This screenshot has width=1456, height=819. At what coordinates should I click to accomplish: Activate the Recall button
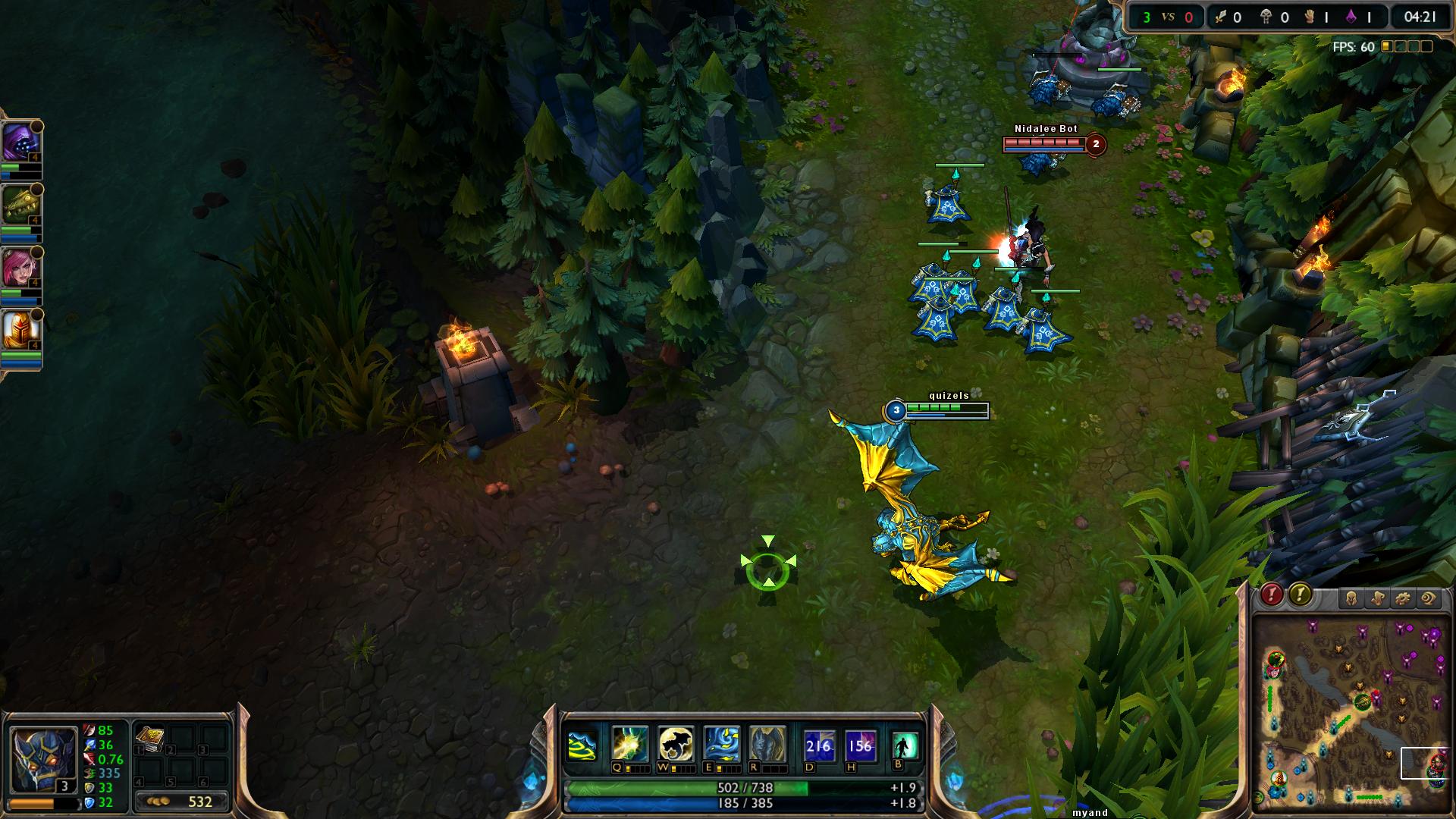pyautogui.click(x=905, y=745)
